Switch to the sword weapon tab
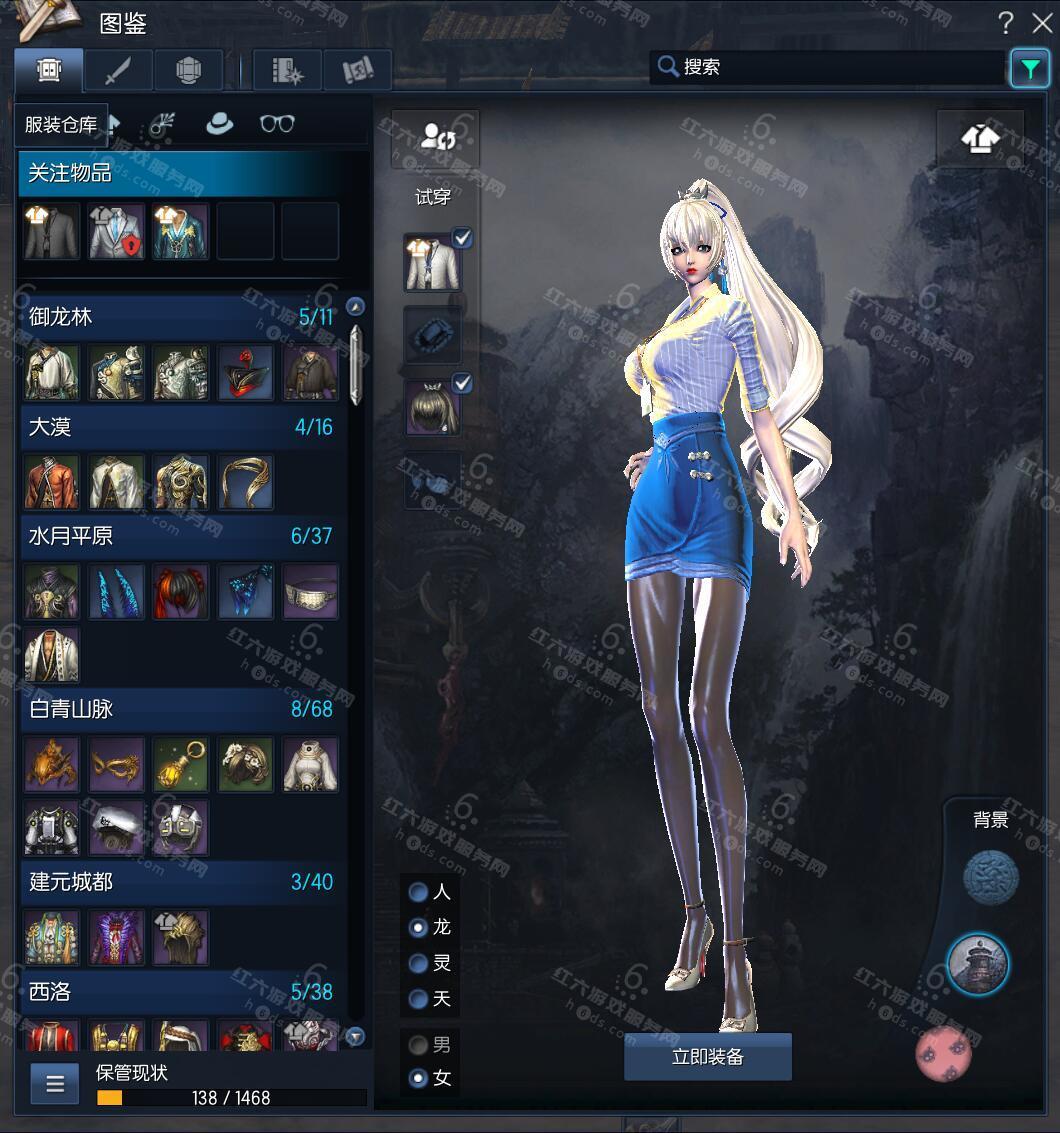The width and height of the screenshot is (1060, 1133). 118,70
